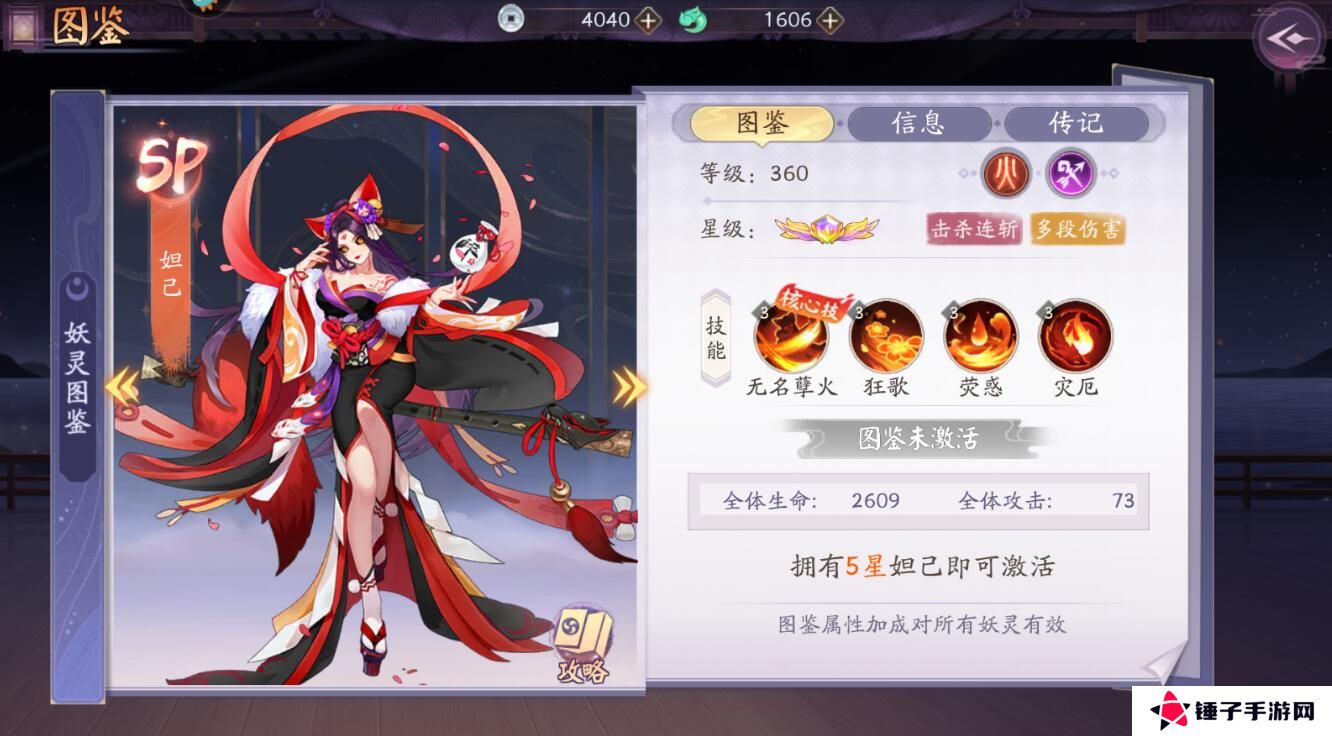The height and width of the screenshot is (736, 1332).
Task: Click the fire element icon
Action: tap(1004, 174)
